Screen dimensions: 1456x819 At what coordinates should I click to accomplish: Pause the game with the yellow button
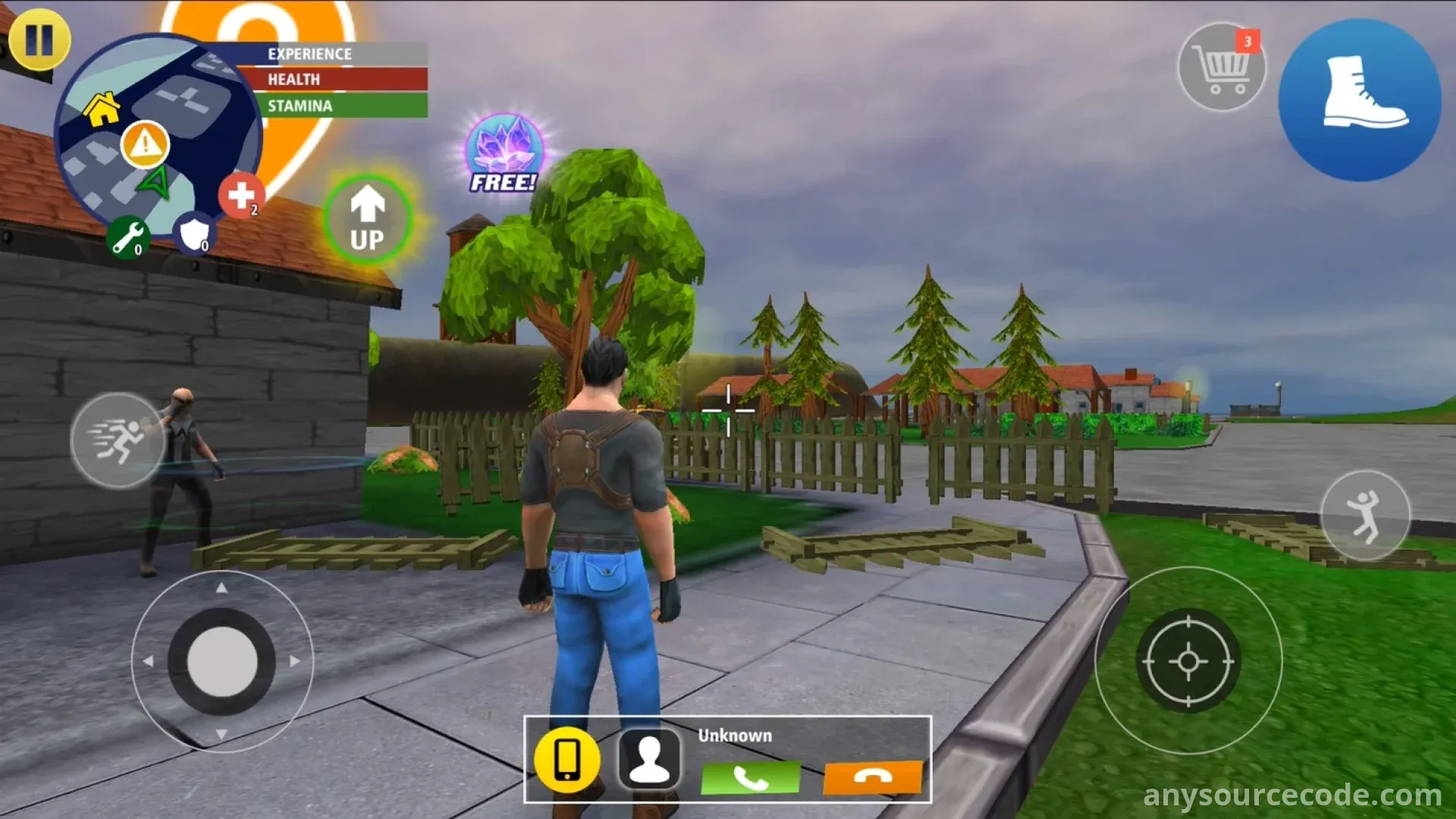pos(39,39)
